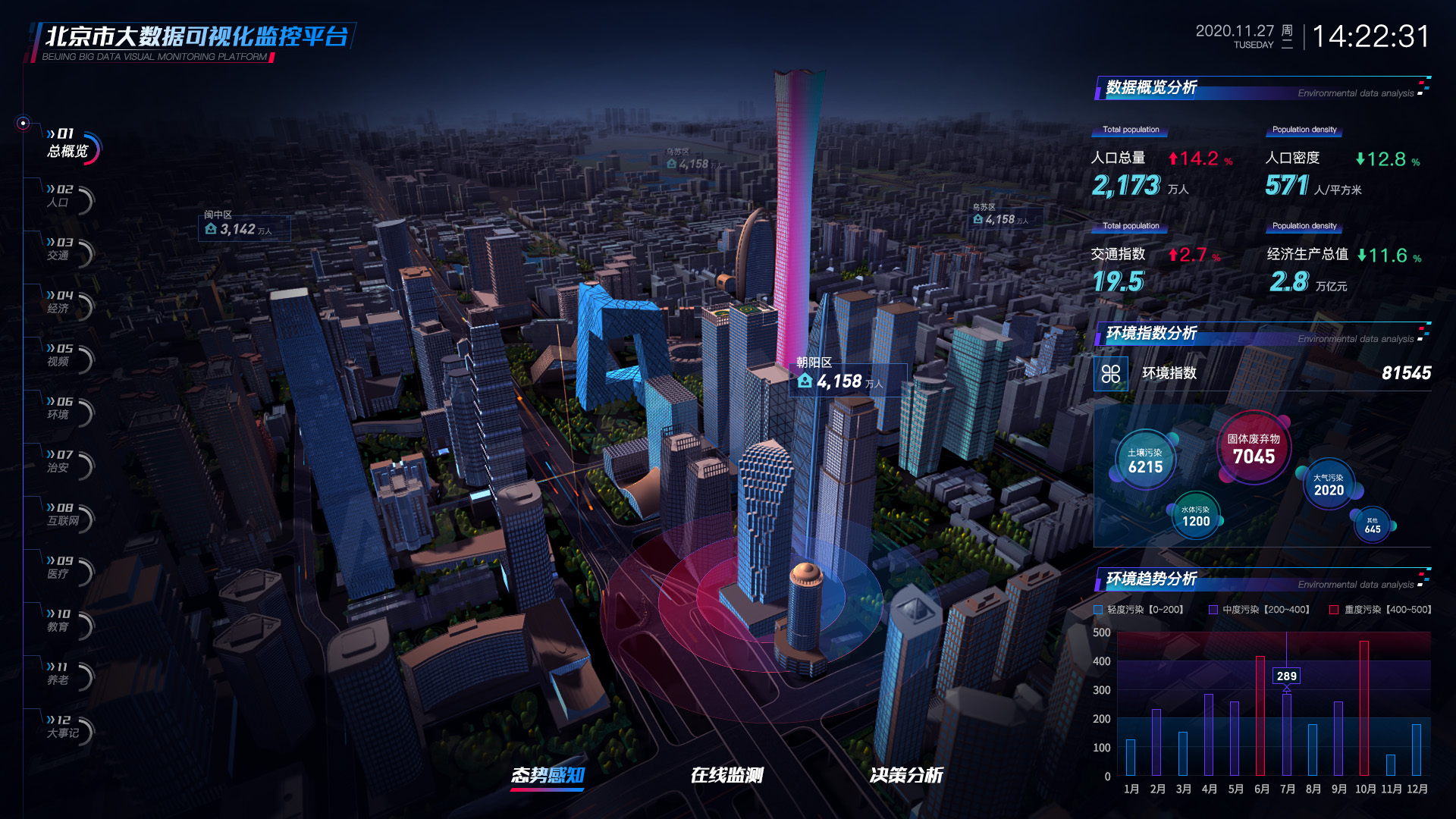Switch to the 在线监测 tab
Screen dimensions: 1456x819
coord(726,775)
